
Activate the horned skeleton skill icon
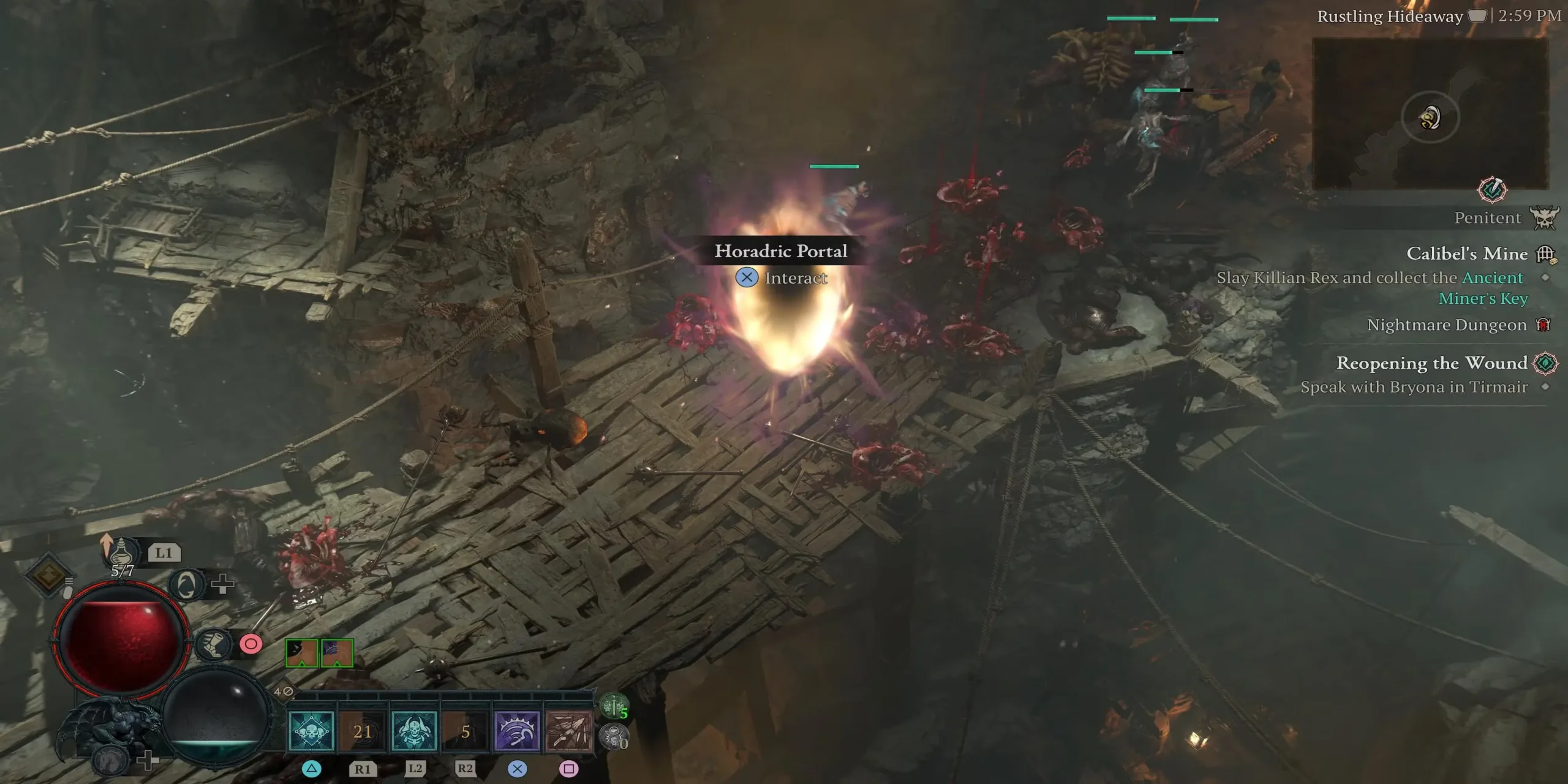pos(414,731)
